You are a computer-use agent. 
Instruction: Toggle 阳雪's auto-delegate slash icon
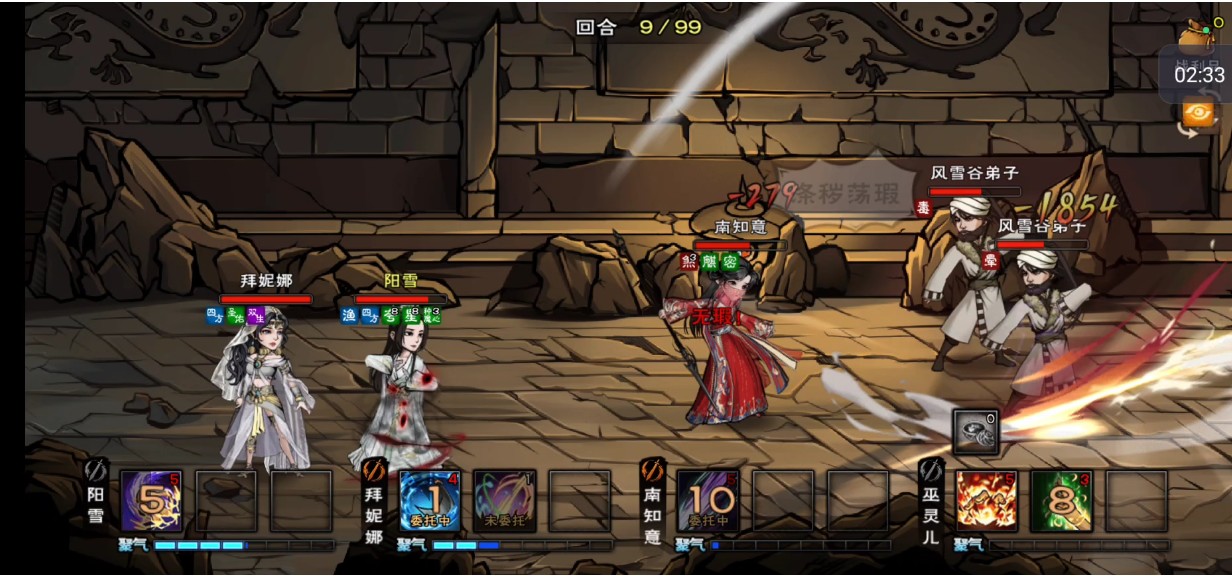tap(96, 468)
